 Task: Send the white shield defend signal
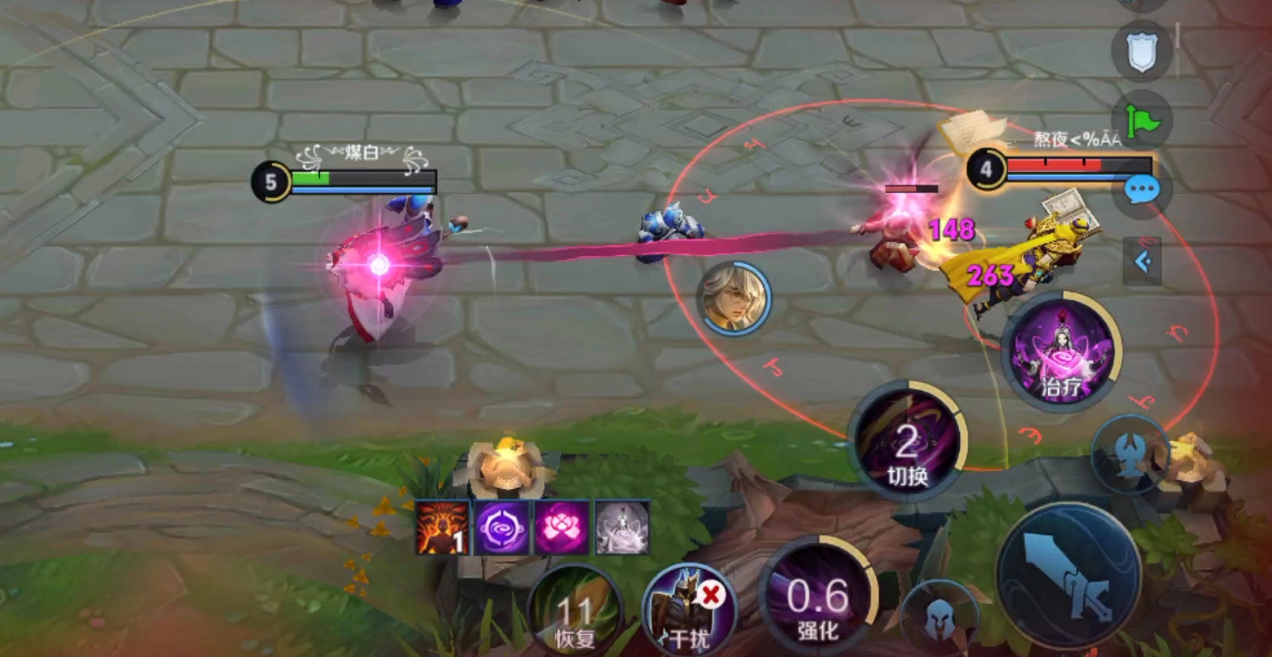[1141, 51]
